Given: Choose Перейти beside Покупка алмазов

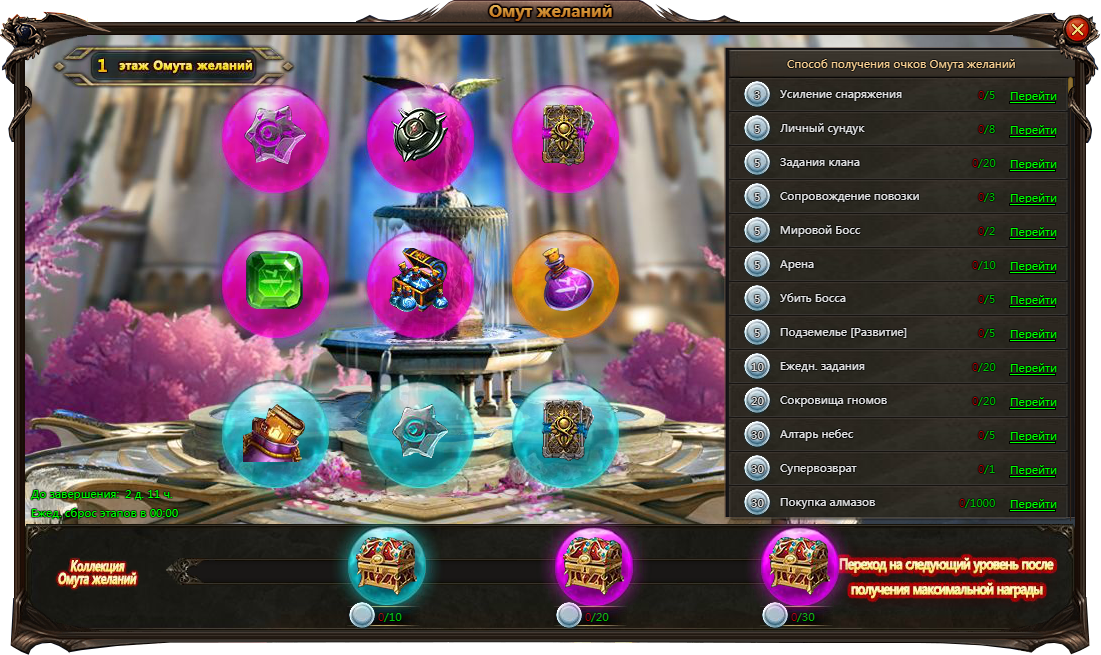Looking at the screenshot, I should (1033, 504).
